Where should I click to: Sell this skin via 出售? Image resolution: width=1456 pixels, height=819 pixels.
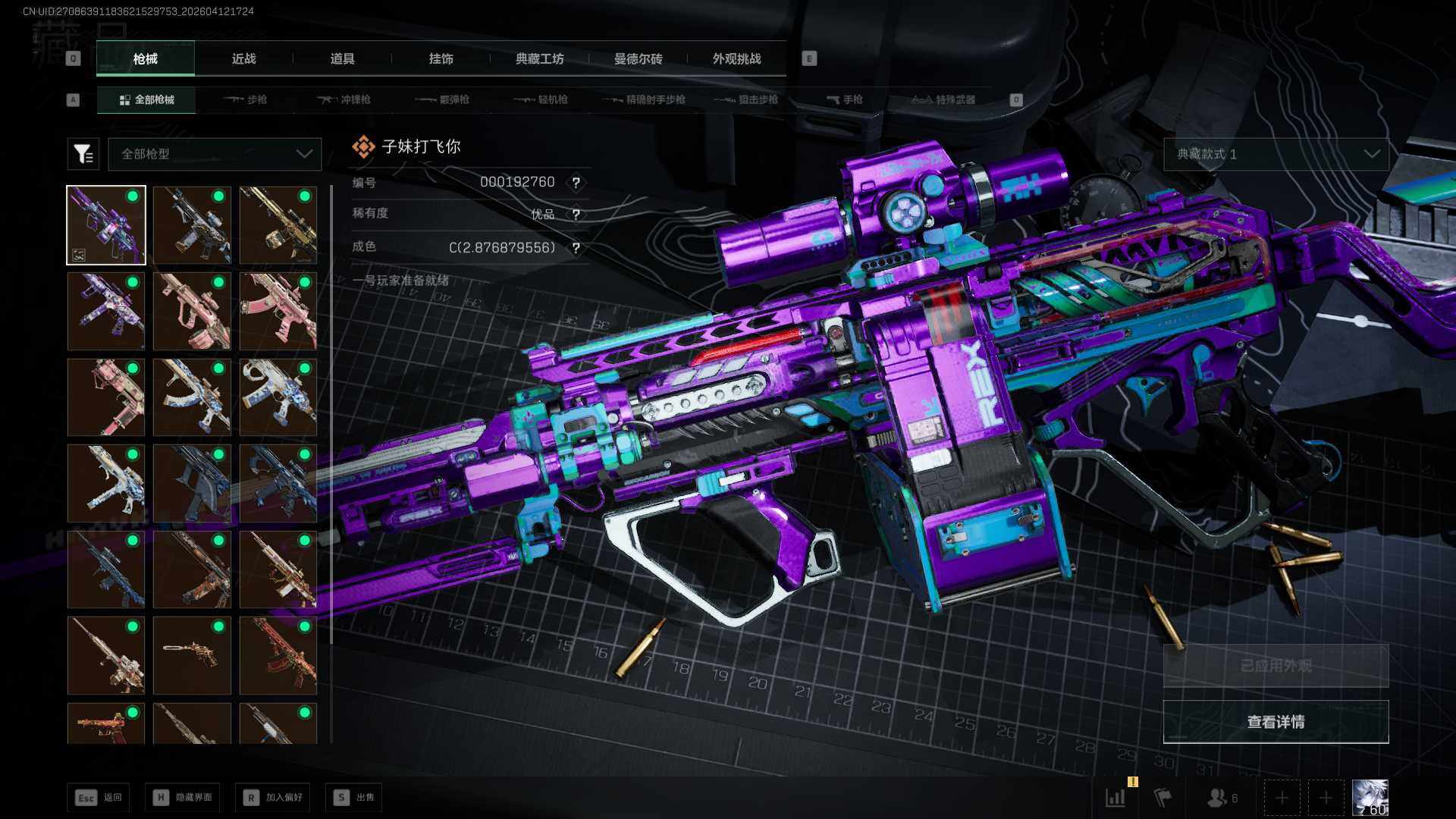[x=354, y=797]
